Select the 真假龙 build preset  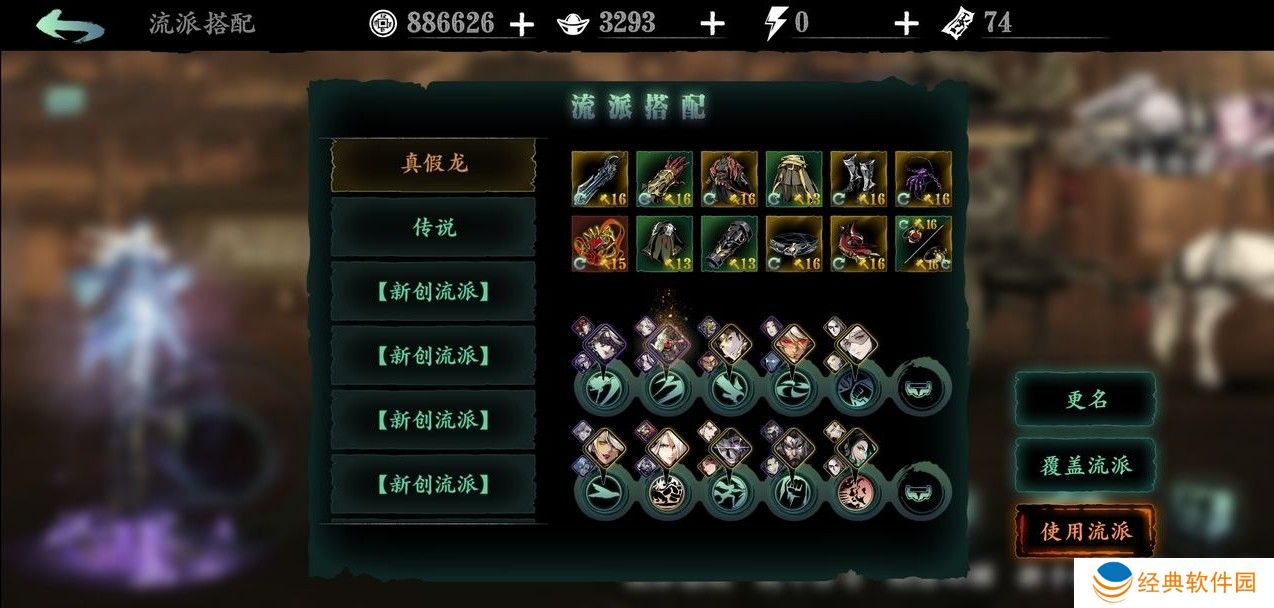(x=433, y=164)
